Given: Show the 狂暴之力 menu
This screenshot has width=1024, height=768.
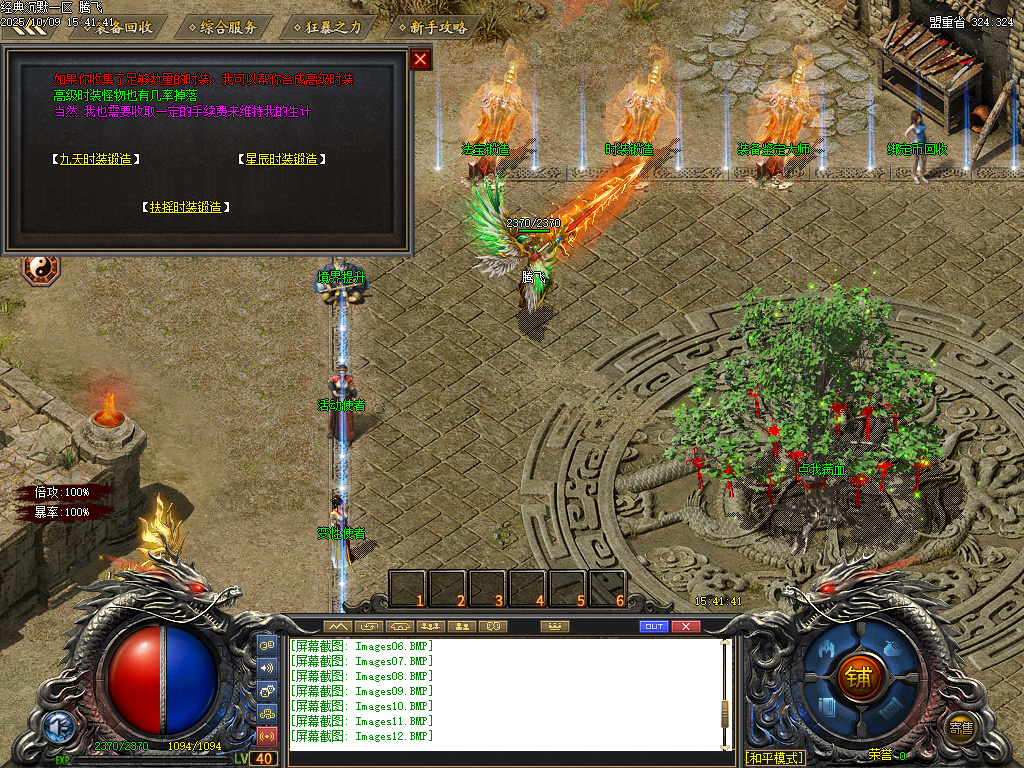Looking at the screenshot, I should pyautogui.click(x=333, y=27).
